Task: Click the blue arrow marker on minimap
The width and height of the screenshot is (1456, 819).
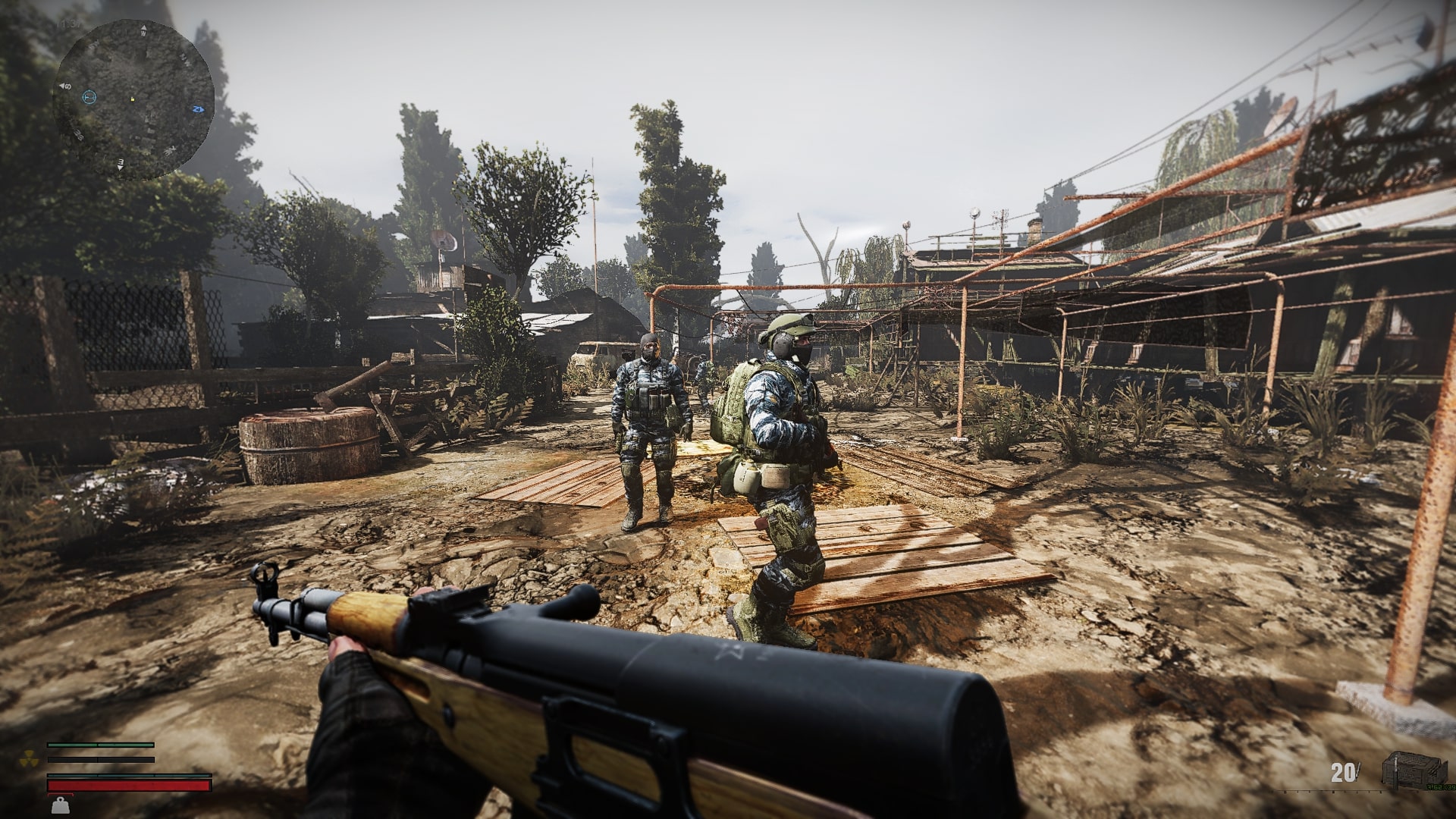Action: pos(198,109)
